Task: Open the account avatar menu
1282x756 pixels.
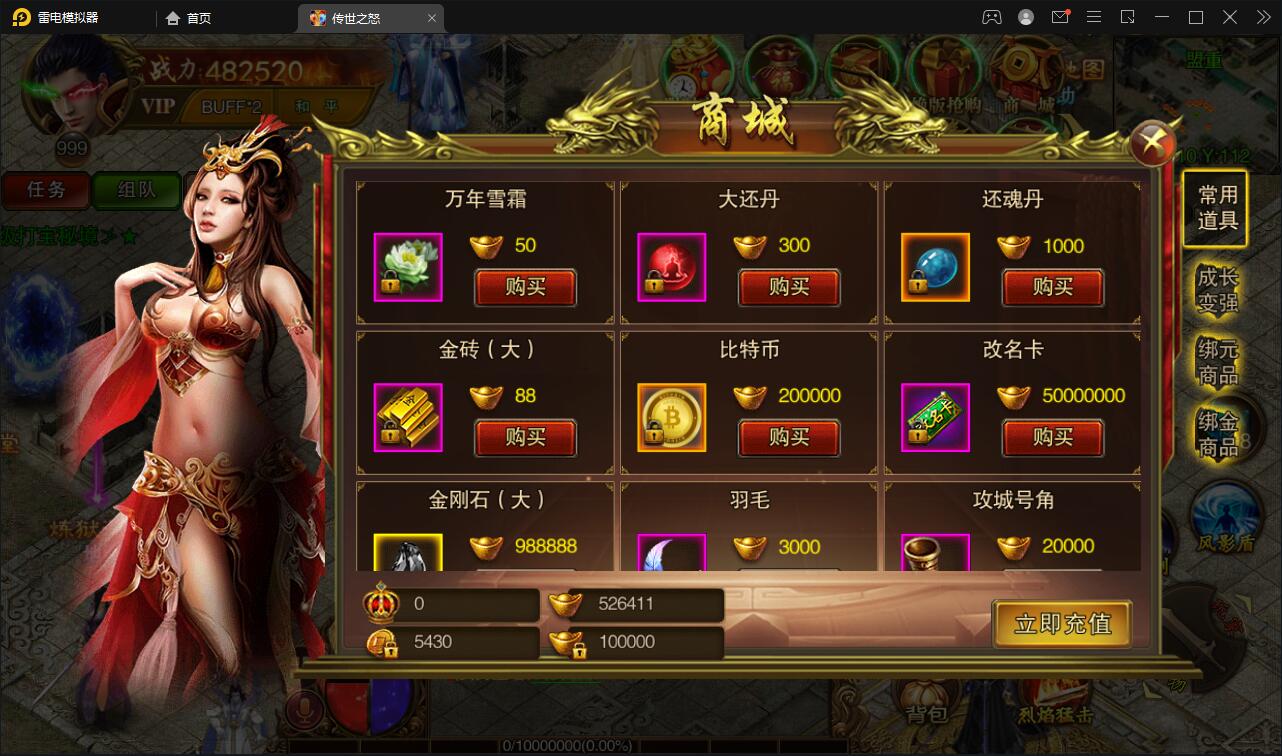Action: (x=1024, y=15)
